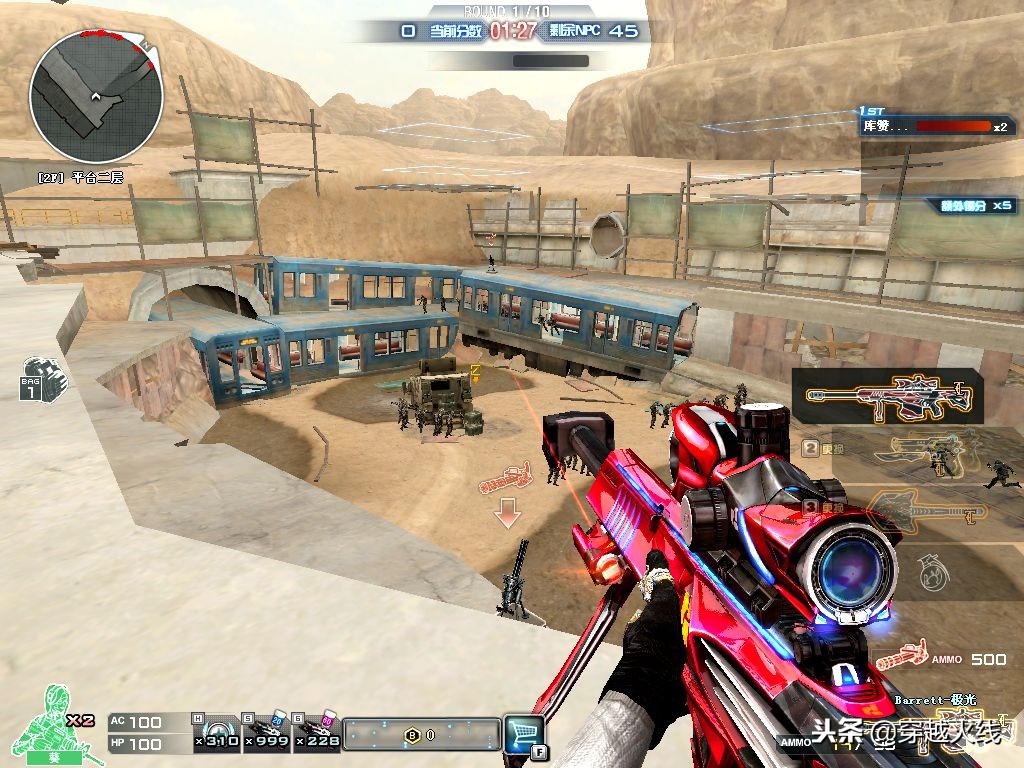Click the circular minimap
Image resolution: width=1024 pixels, height=768 pixels.
pos(96,96)
